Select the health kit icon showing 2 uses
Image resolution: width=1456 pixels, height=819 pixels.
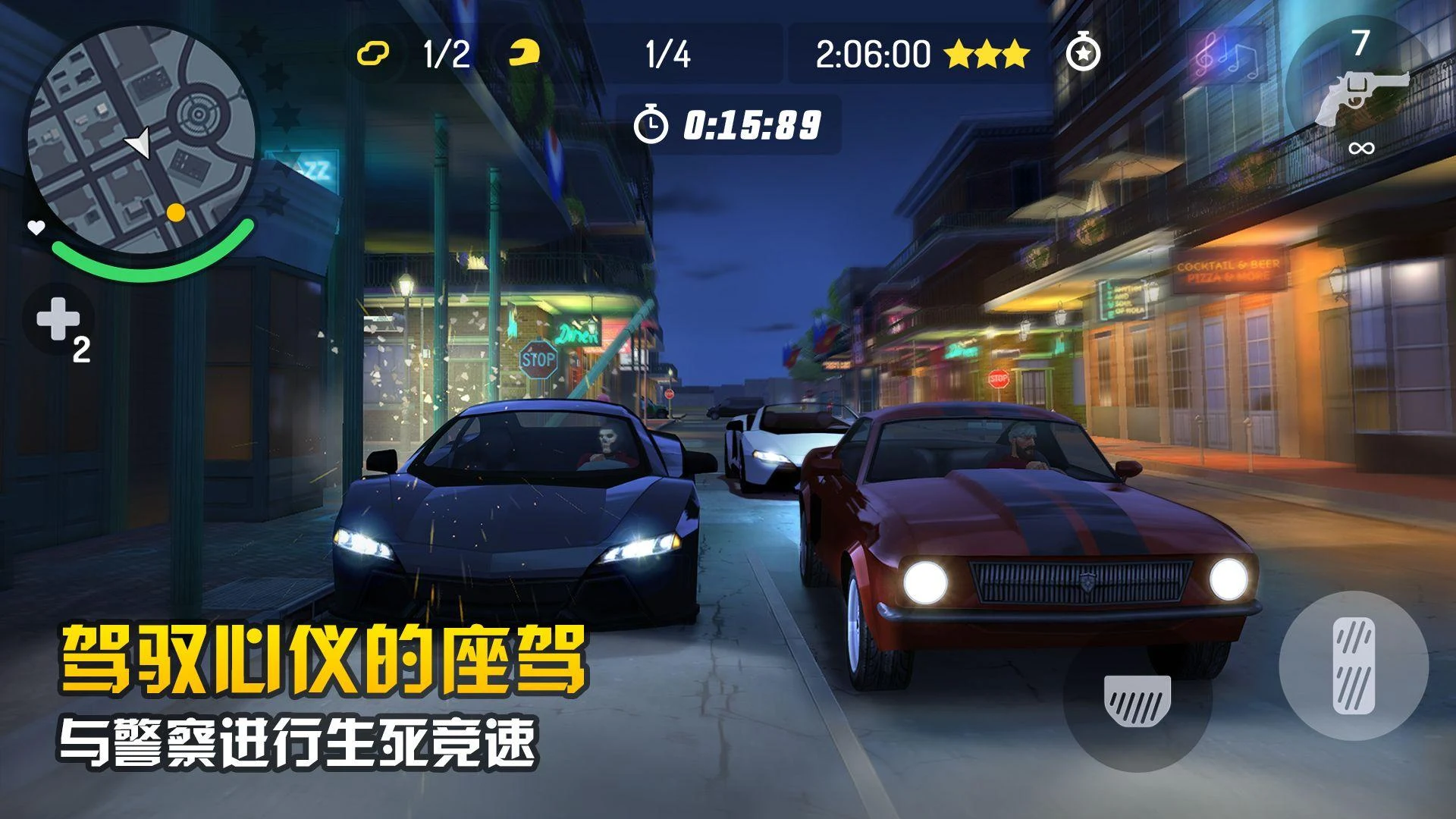(59, 322)
